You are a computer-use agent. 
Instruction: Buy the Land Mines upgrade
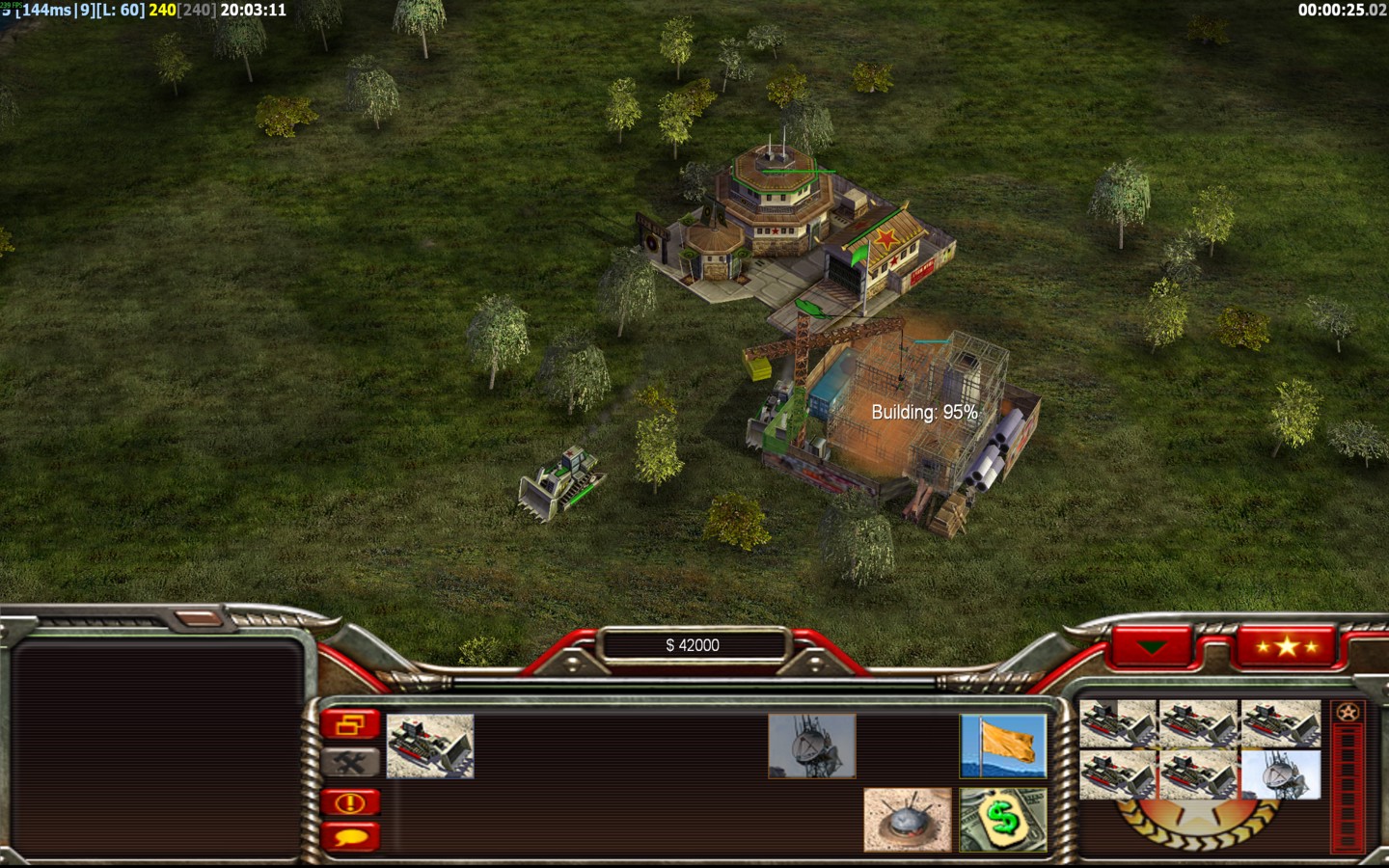click(x=907, y=820)
